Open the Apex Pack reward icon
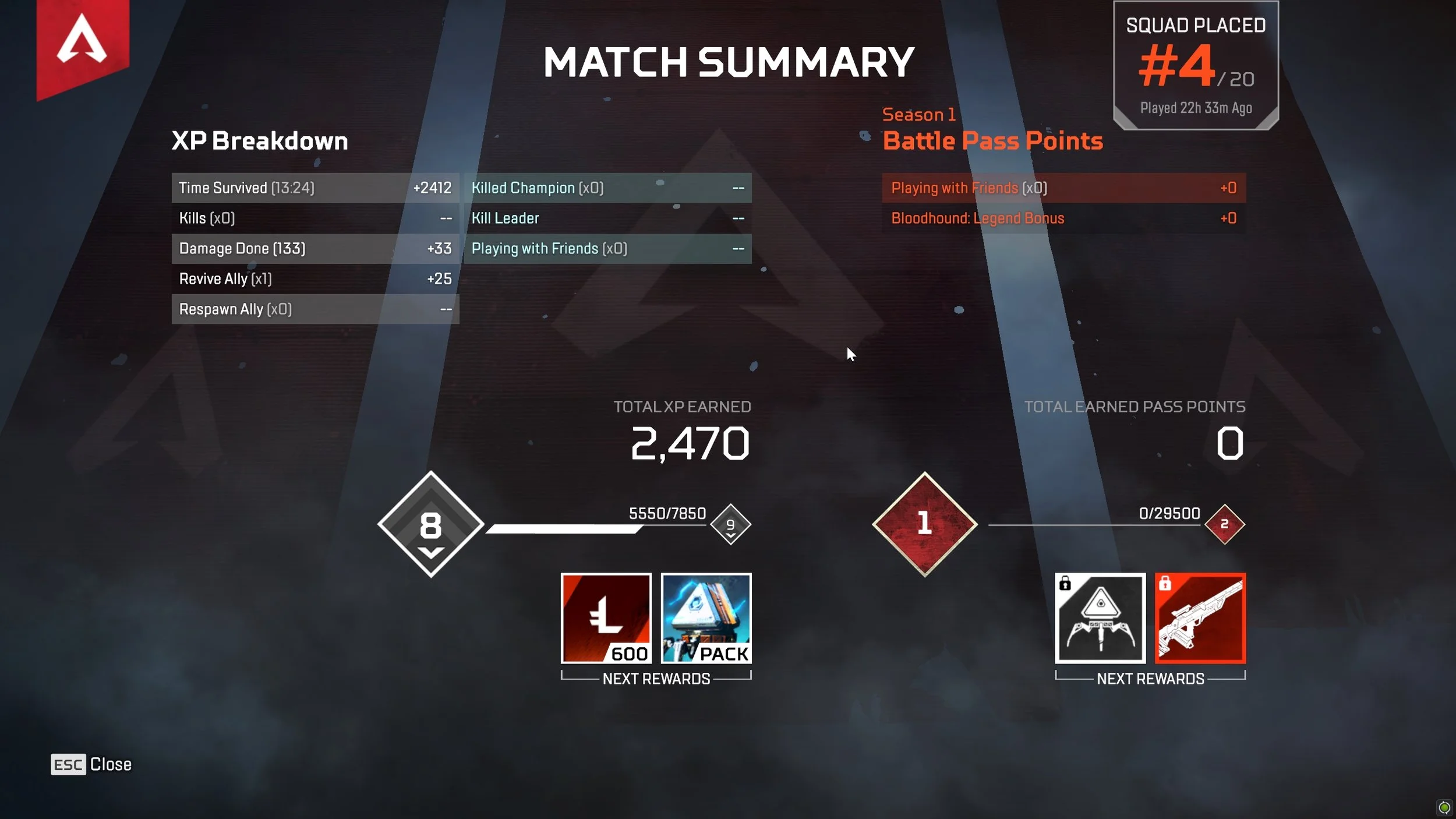Image resolution: width=1456 pixels, height=819 pixels. (x=706, y=619)
